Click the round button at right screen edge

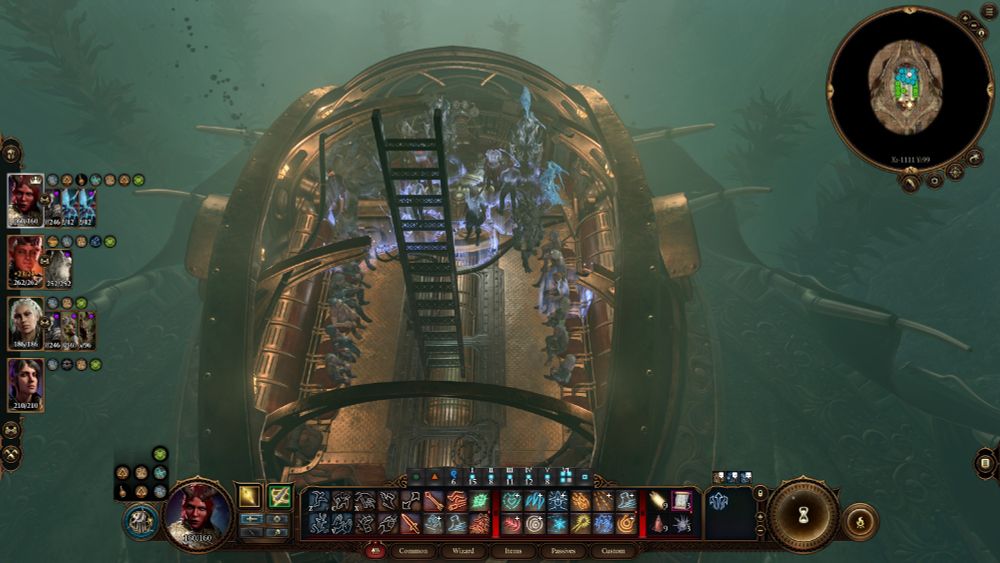pos(985,463)
